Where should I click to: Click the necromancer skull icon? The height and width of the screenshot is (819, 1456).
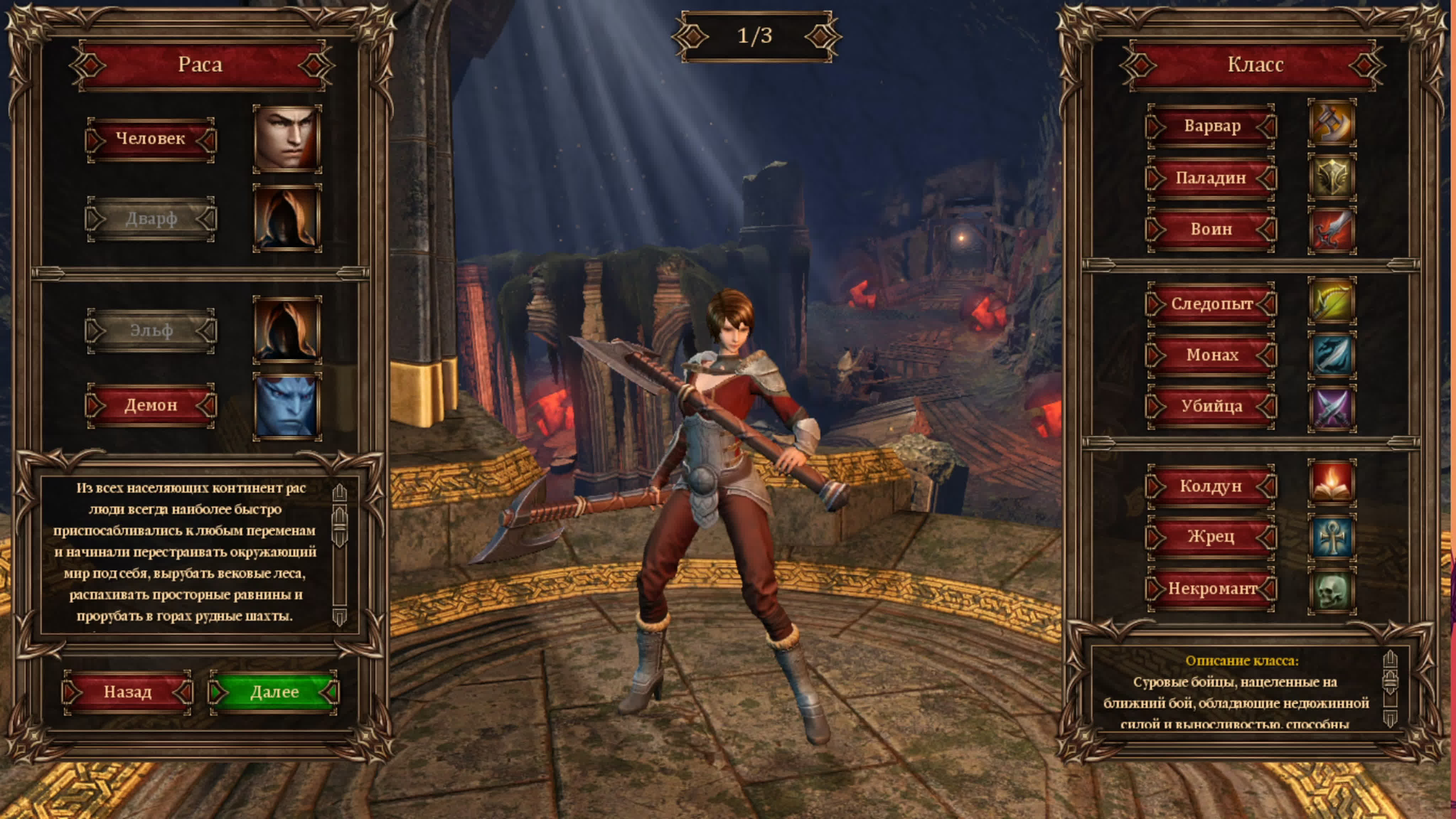coord(1332,591)
